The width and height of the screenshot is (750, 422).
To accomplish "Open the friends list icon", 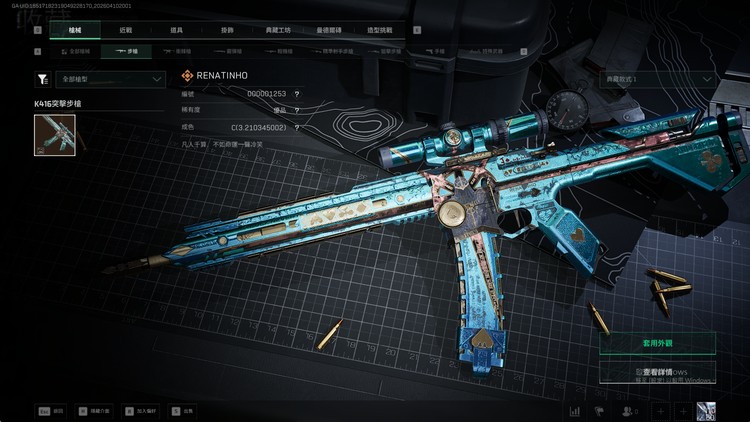I will click(629, 411).
